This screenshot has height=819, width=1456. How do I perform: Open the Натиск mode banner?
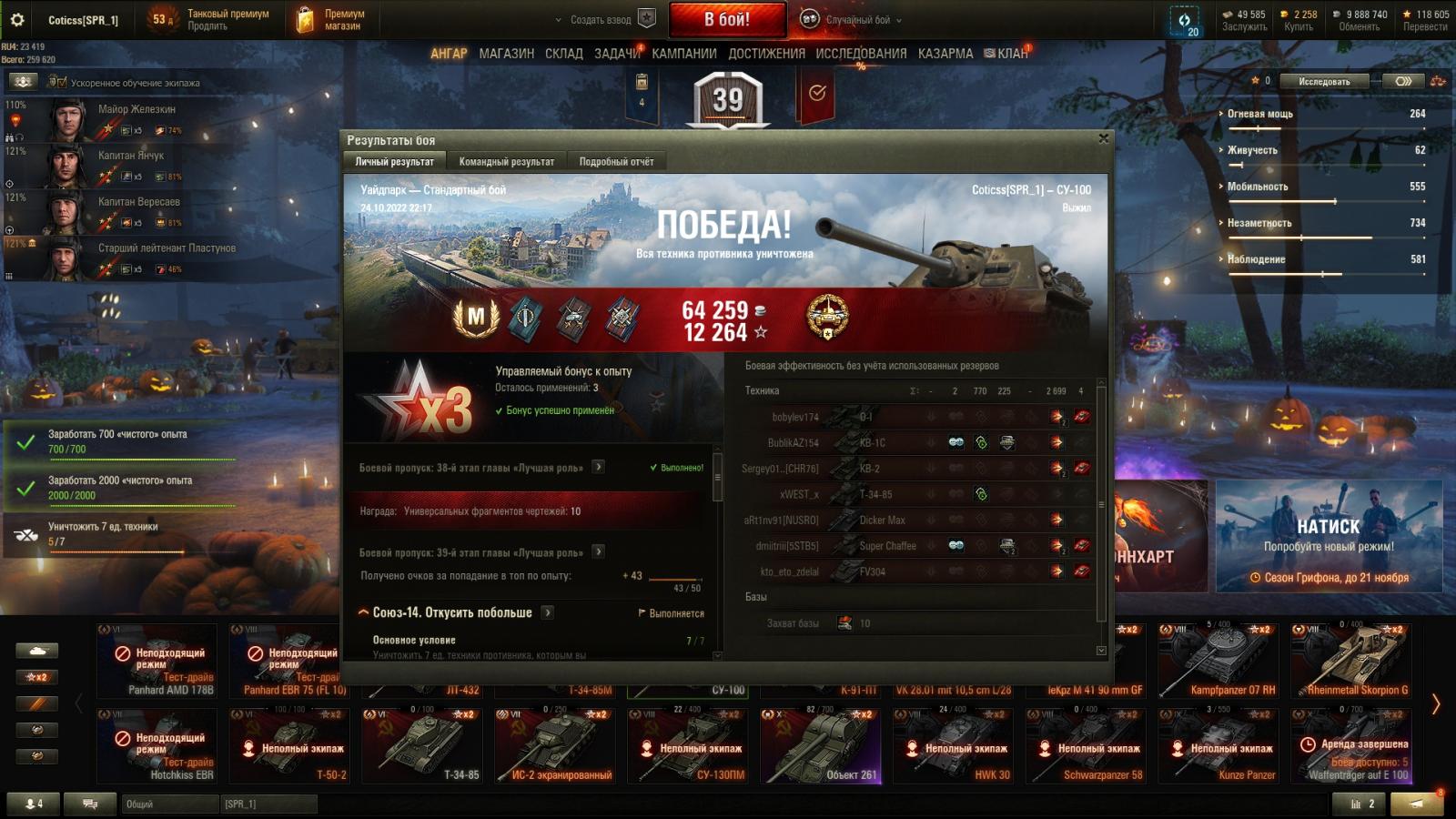[x=1329, y=537]
